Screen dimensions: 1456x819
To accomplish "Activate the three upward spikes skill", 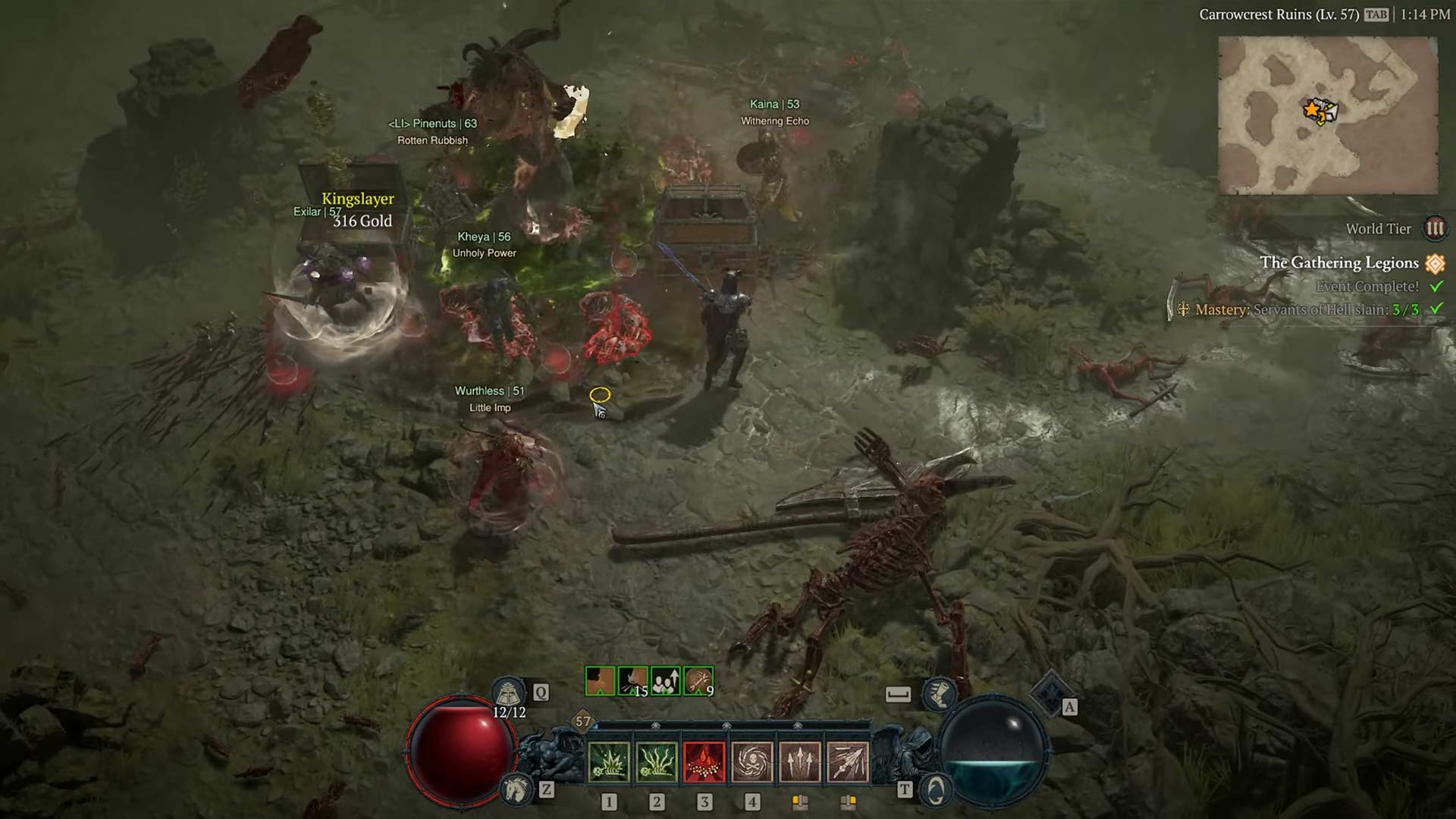I will tap(799, 761).
